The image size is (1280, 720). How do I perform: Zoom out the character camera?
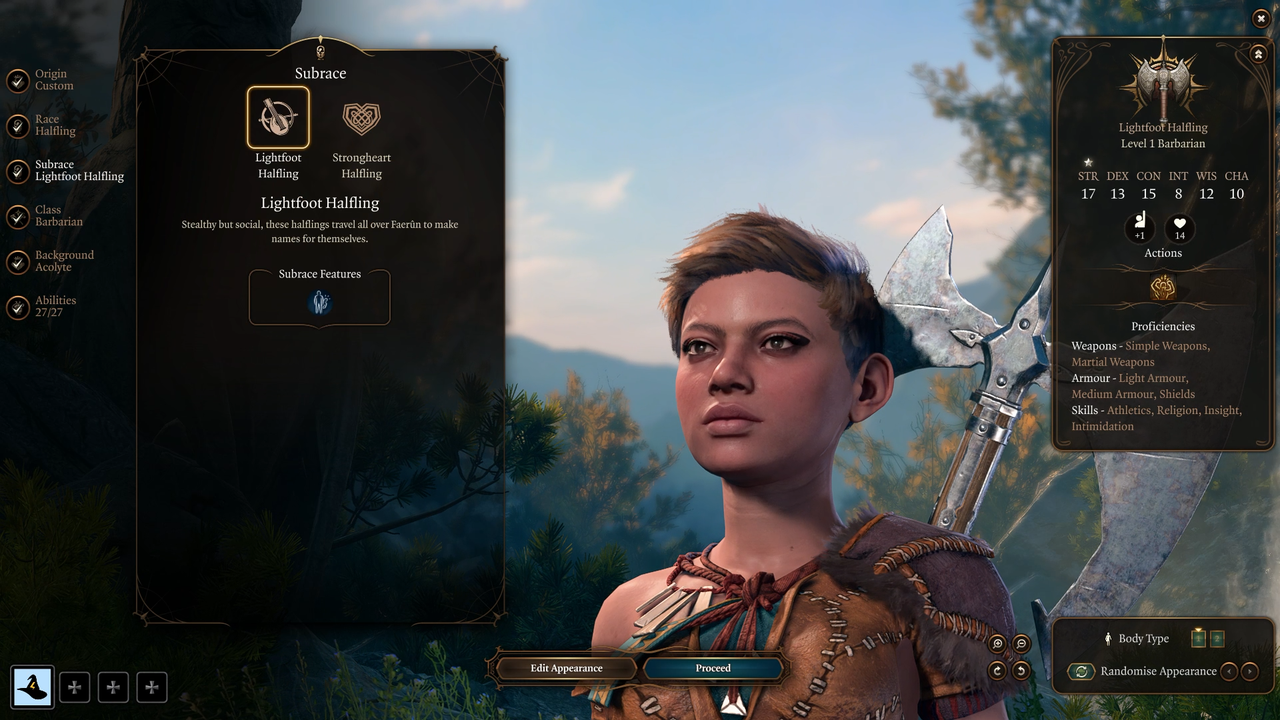(1021, 645)
